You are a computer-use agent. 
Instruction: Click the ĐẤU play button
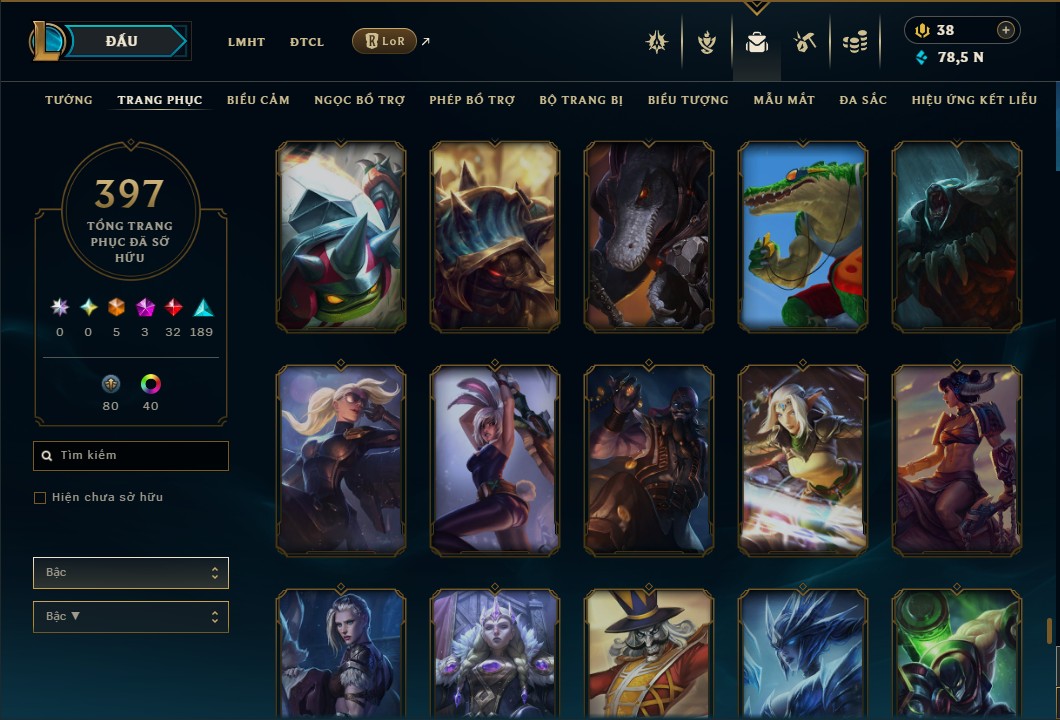pyautogui.click(x=122, y=41)
